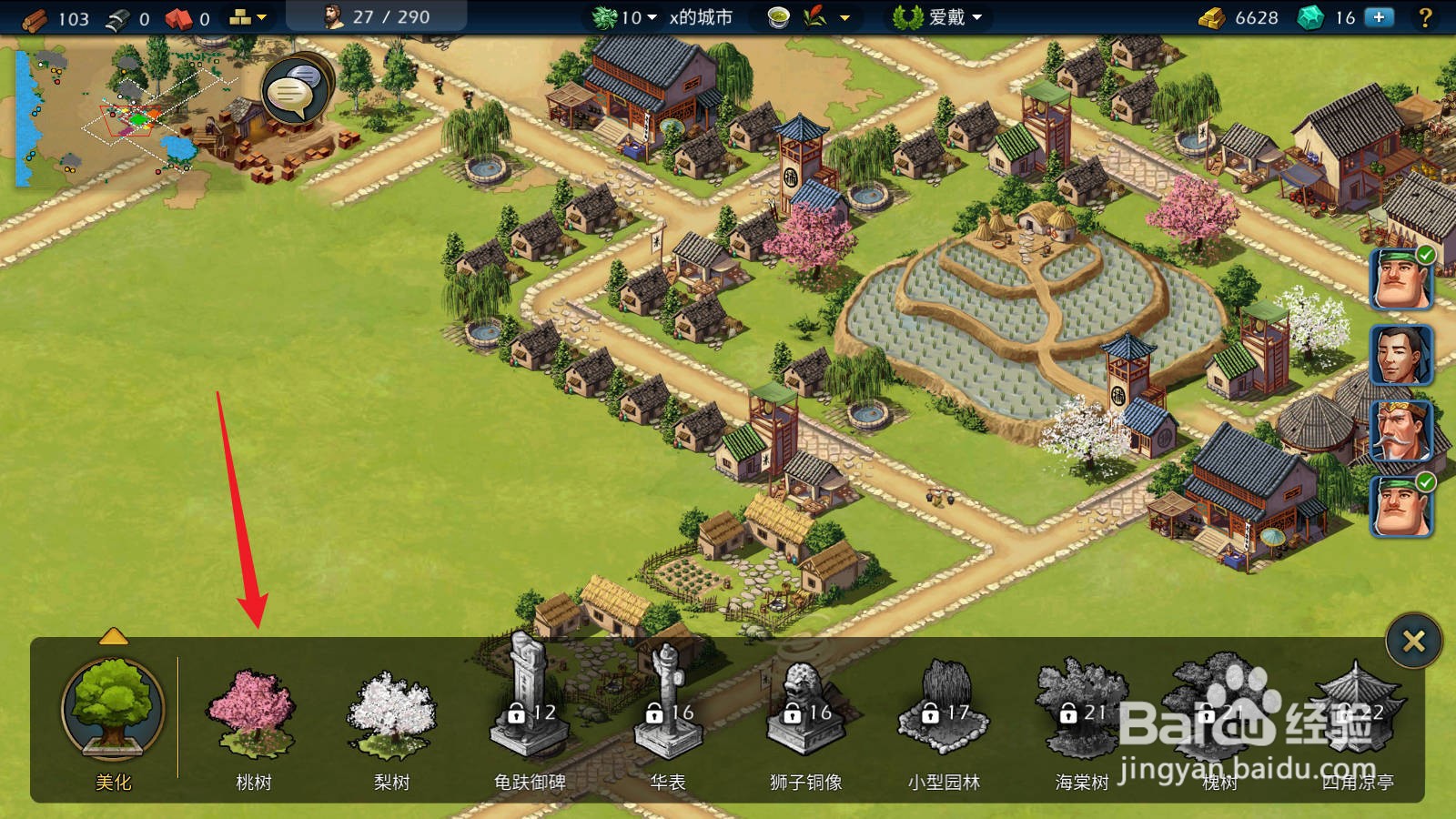Close the decoration build bar

coord(1413,642)
